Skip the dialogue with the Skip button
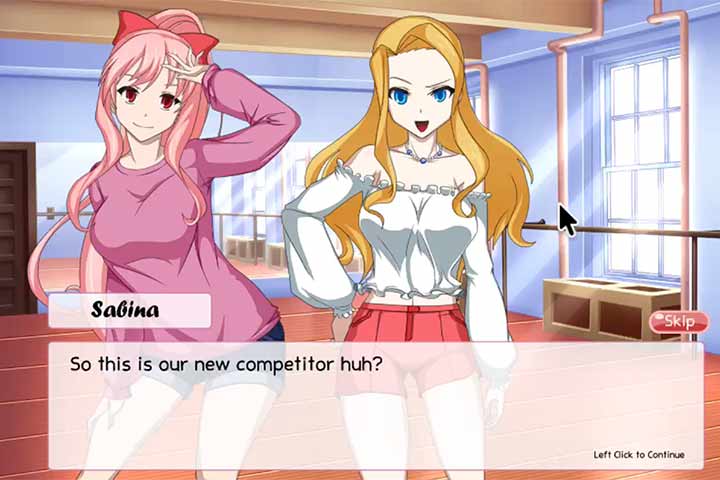This screenshot has height=480, width=720. 679,321
